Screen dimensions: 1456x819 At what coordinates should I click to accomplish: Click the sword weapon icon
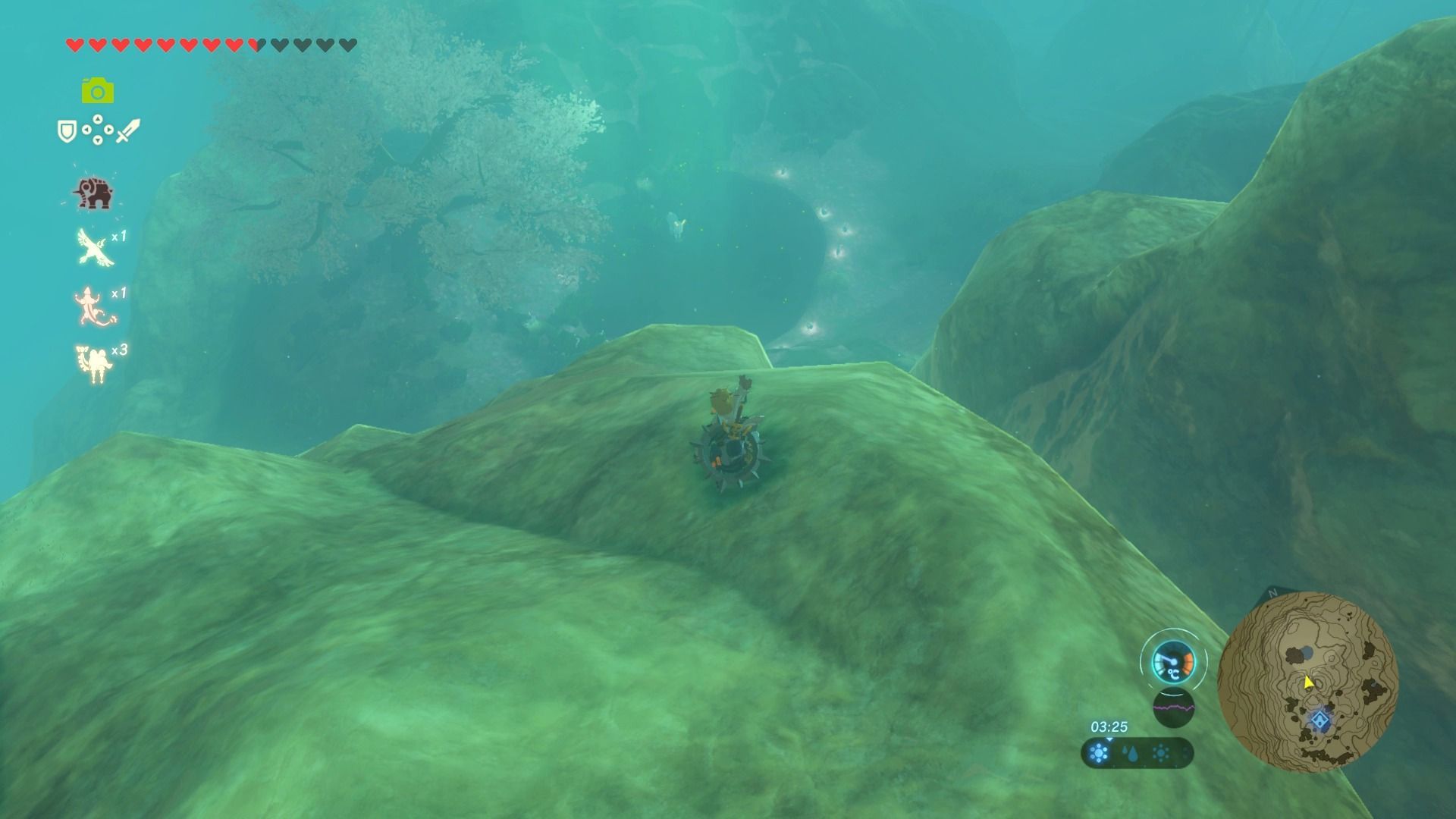(128, 130)
